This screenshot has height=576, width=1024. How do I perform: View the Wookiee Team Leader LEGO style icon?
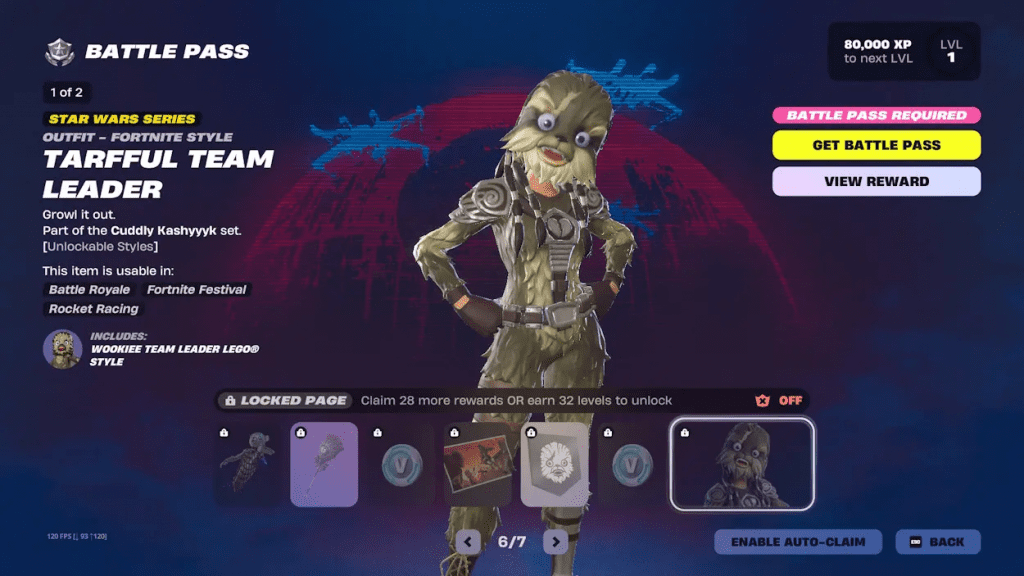click(62, 349)
